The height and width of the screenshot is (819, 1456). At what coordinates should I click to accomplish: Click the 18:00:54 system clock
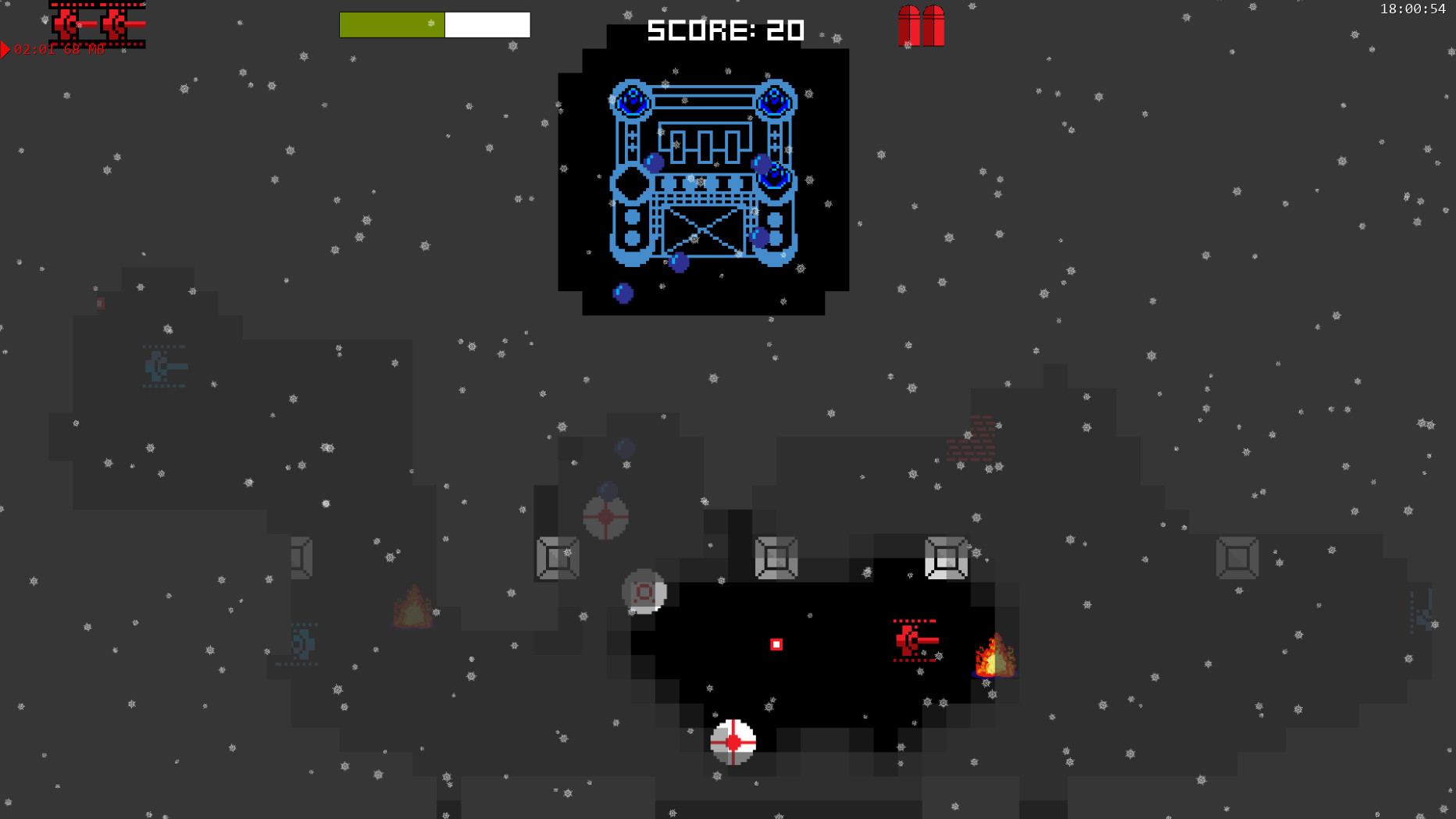[x=1413, y=9]
